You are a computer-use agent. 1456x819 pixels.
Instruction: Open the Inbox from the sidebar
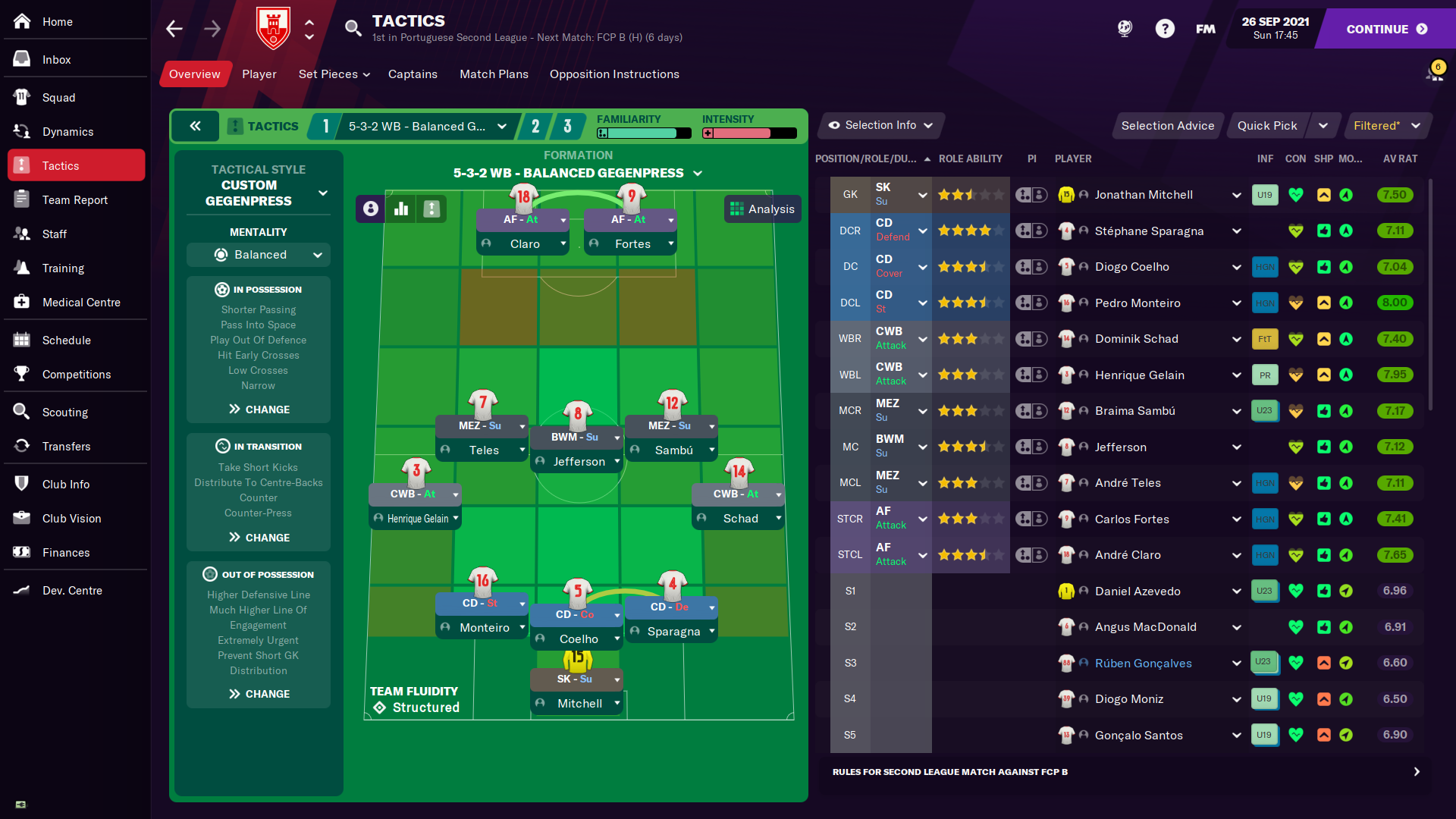point(56,59)
